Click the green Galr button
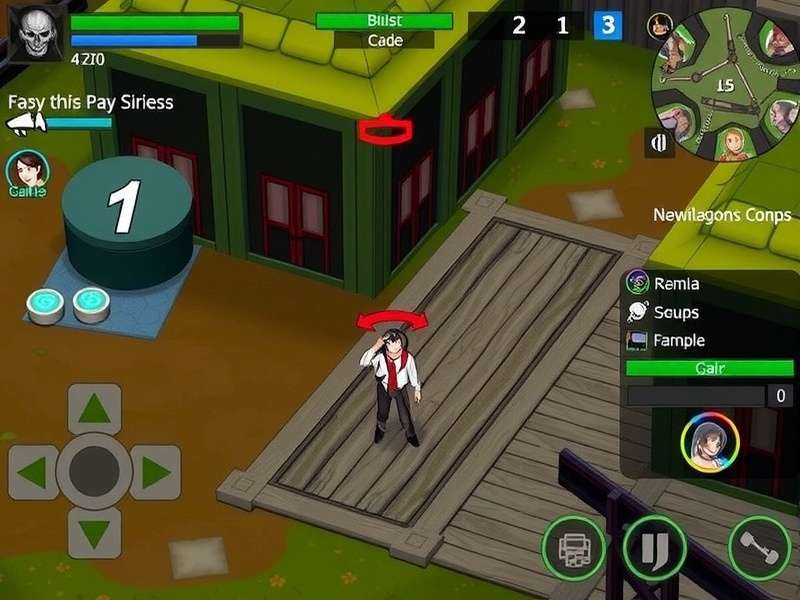This screenshot has height=600, width=800. pos(709,368)
